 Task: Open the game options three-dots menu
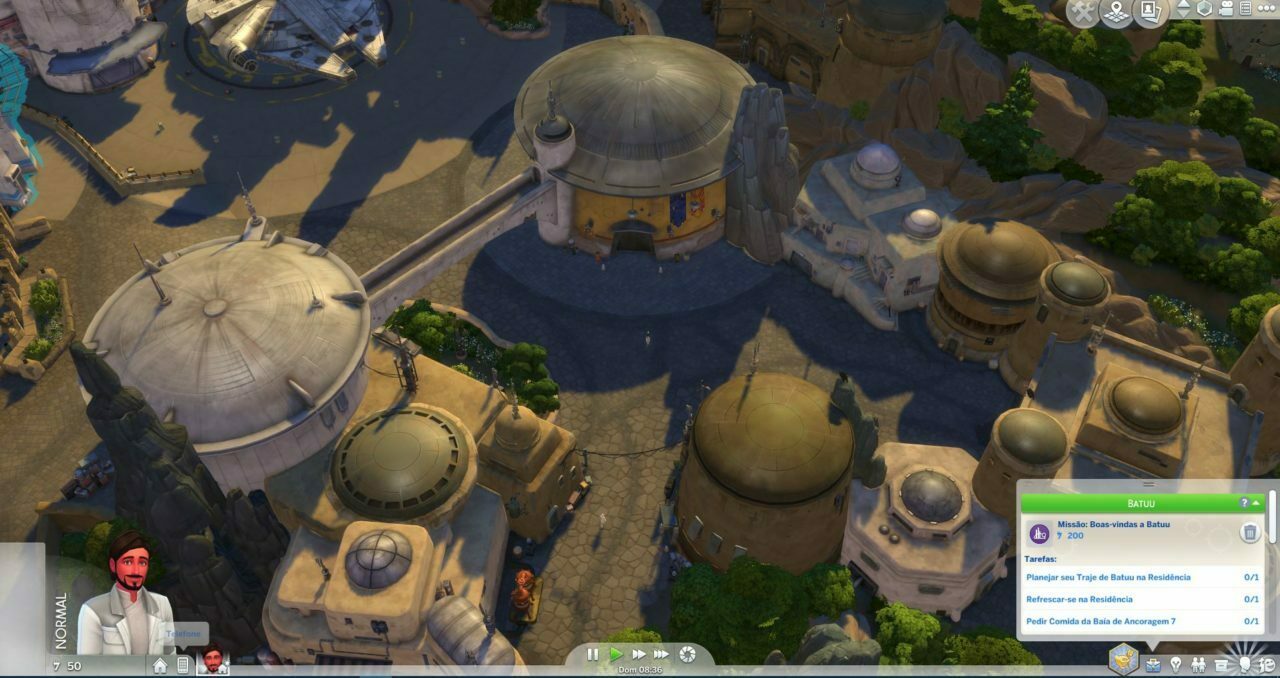point(1265,8)
